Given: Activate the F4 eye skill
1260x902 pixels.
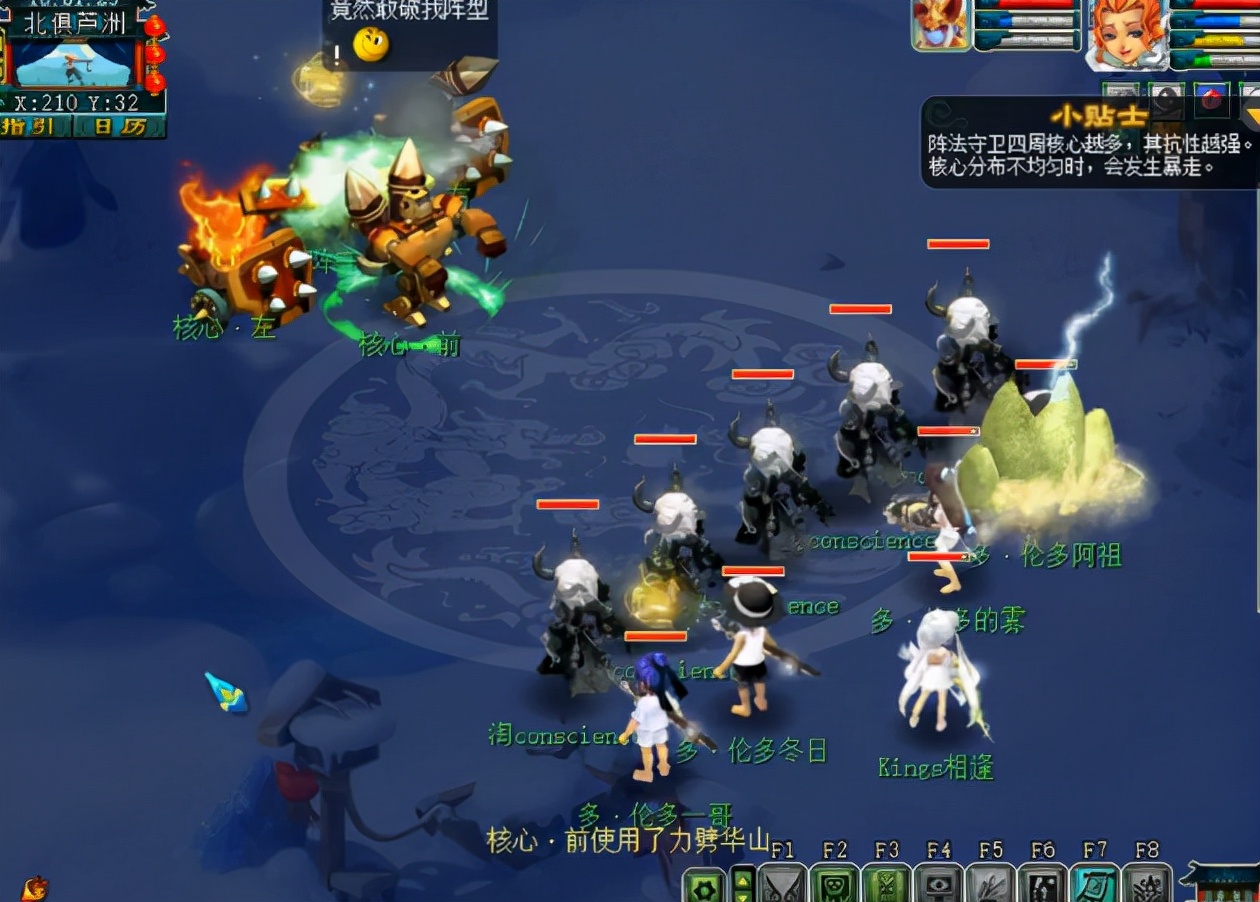Looking at the screenshot, I should tap(938, 884).
